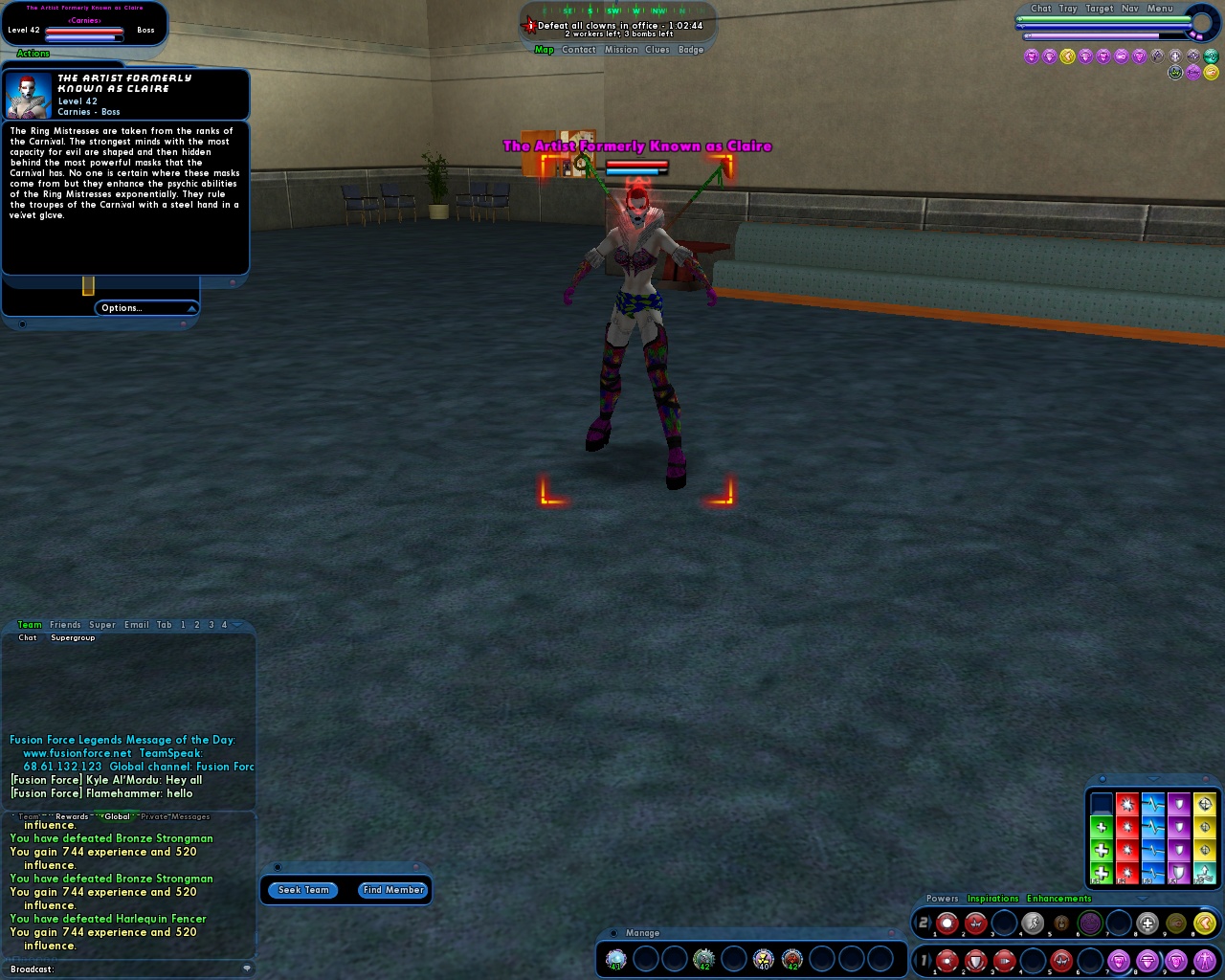Switch to the Friends chat tab

(65, 624)
